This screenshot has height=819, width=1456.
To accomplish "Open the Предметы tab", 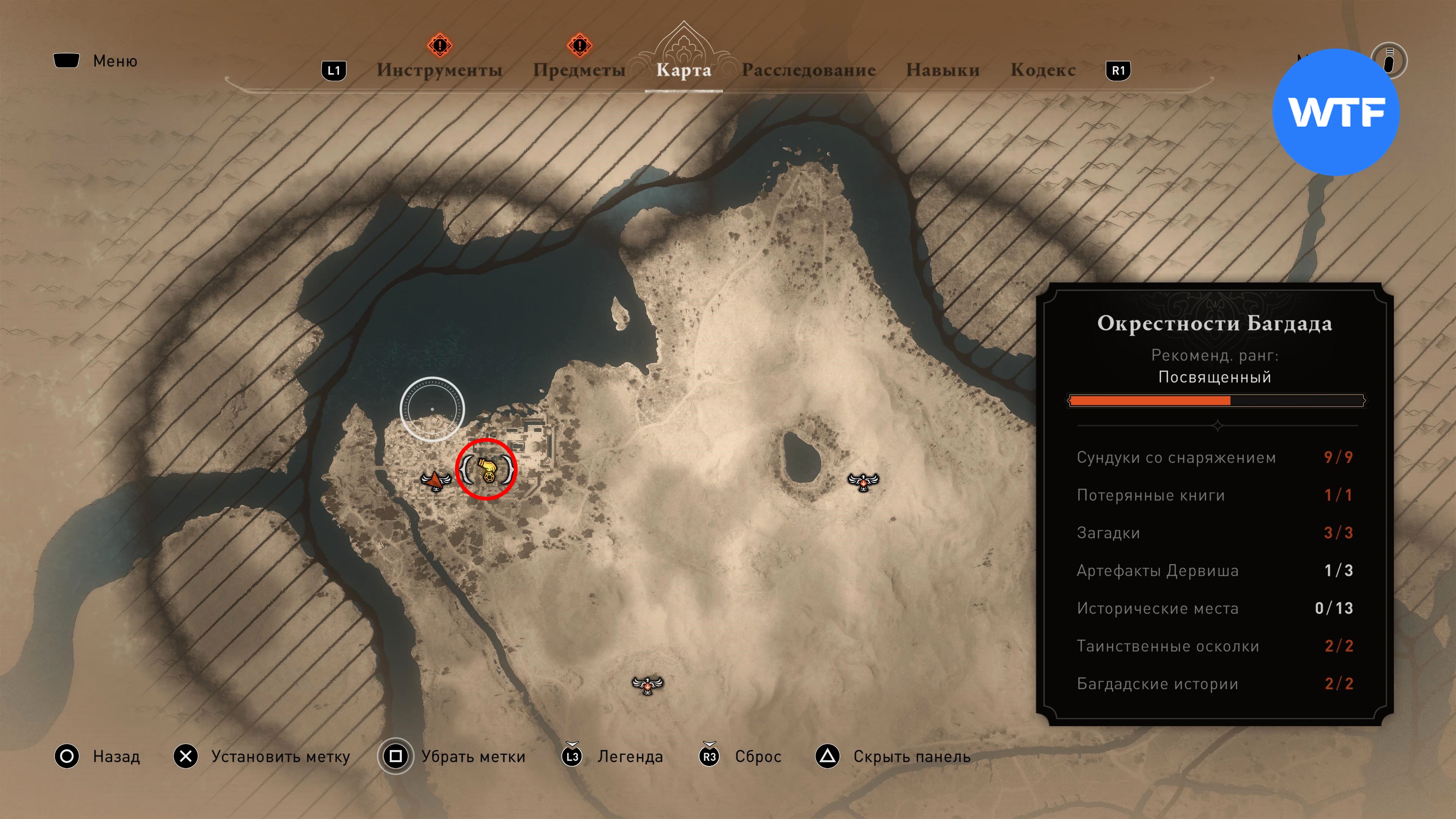I will coord(579,70).
